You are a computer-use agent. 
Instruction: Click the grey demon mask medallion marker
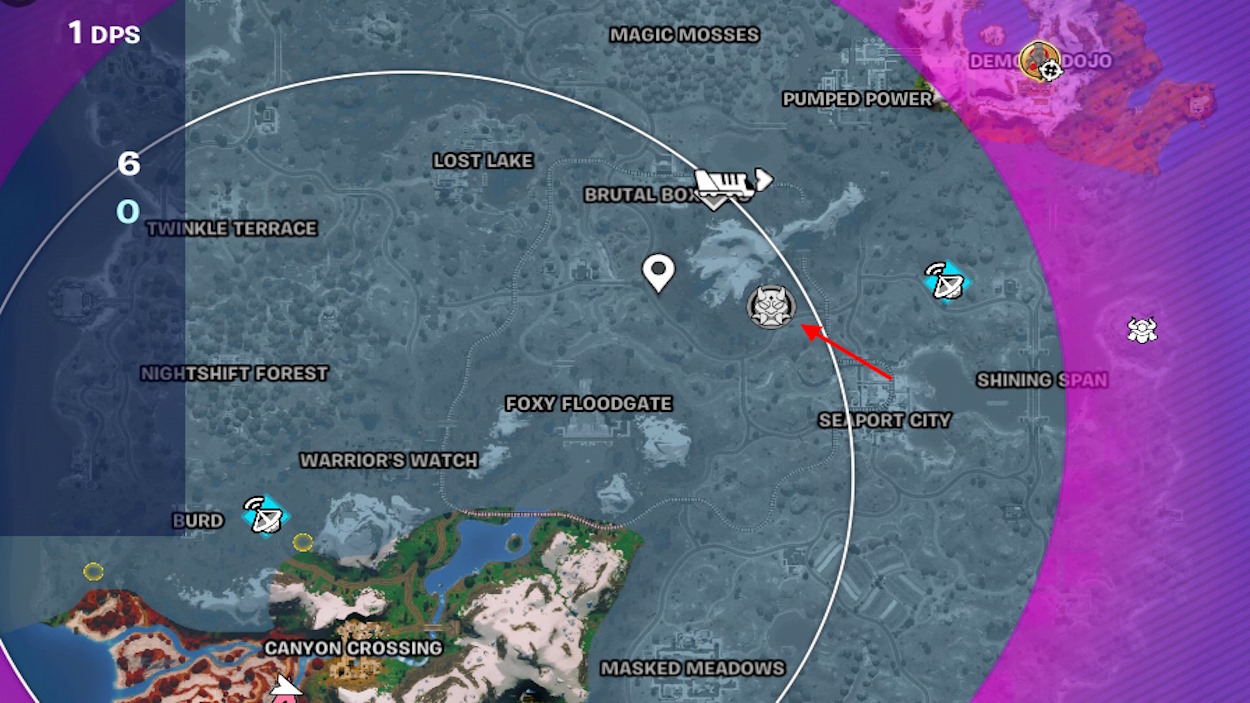[x=771, y=306]
